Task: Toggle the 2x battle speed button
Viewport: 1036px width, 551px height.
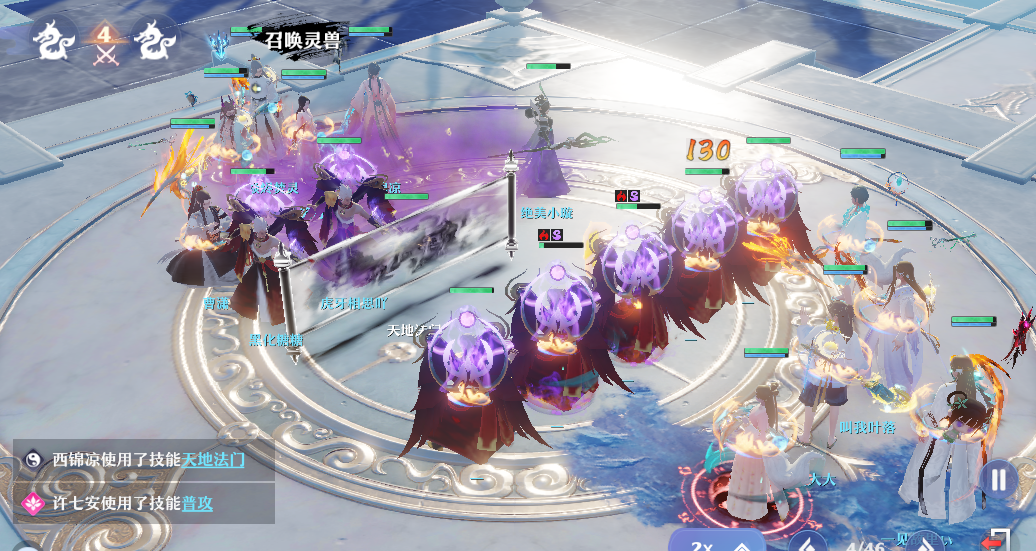Action: [x=703, y=544]
